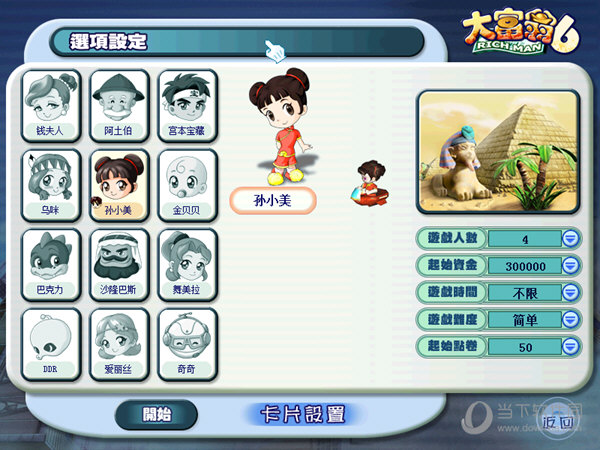Image resolution: width=600 pixels, height=450 pixels.
Task: Select the 乌咪 character portrait
Action: 52,184
